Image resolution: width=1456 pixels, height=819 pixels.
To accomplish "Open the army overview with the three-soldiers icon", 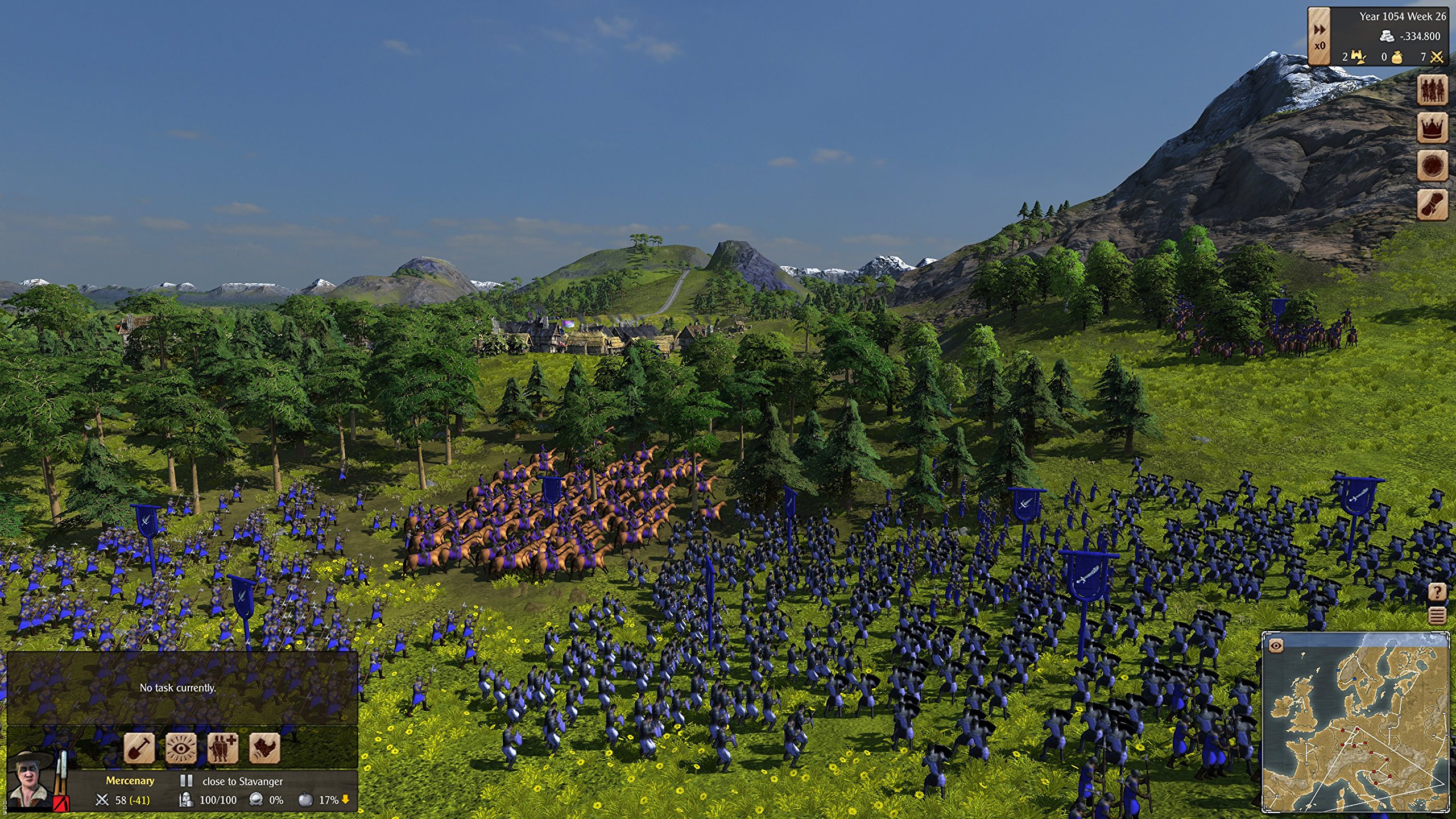I will pos(1433,90).
